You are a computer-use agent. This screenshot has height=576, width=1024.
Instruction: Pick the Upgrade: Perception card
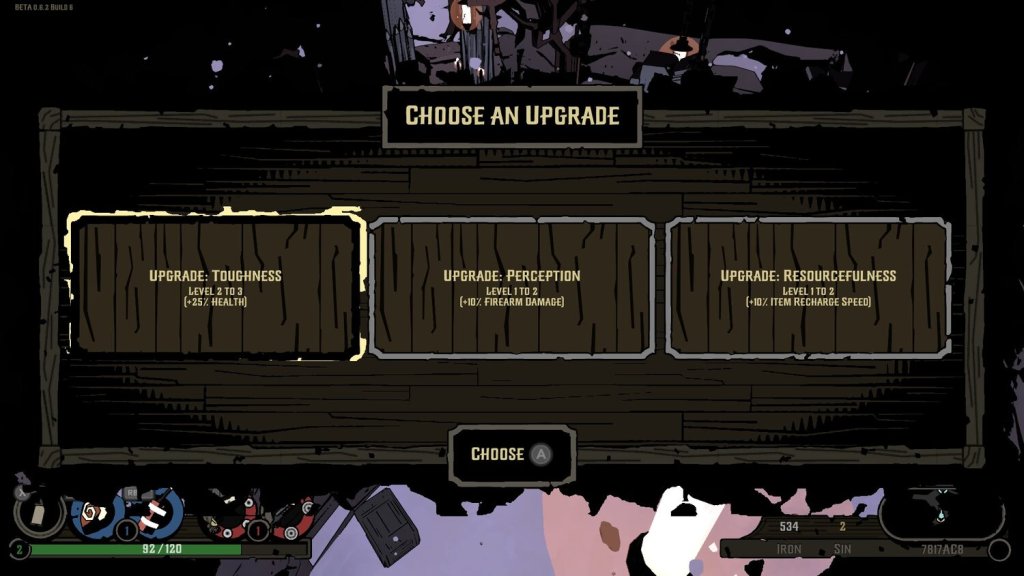[x=511, y=287]
